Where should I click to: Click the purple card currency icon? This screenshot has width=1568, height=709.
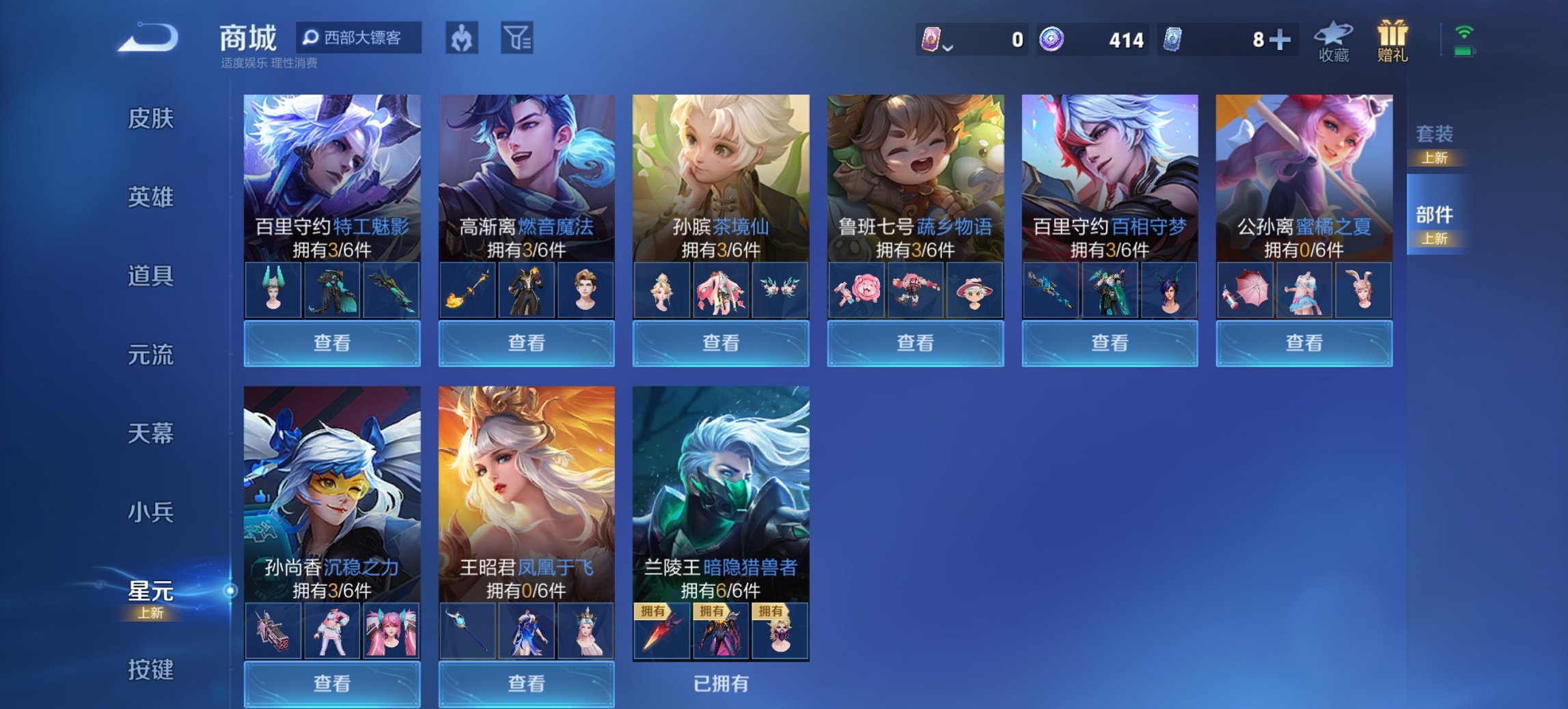pos(931,39)
